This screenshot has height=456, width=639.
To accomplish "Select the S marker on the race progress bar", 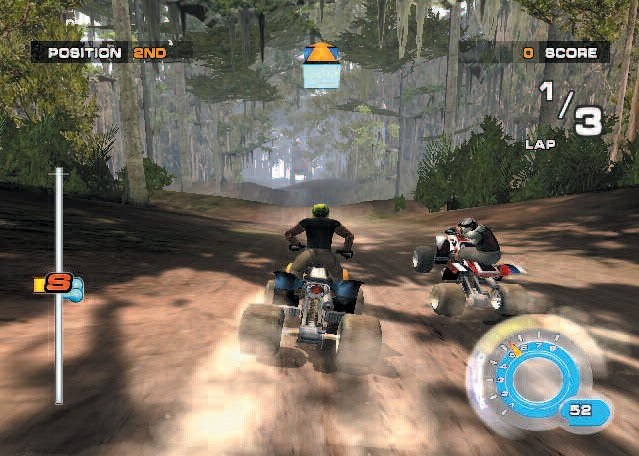I will click(x=58, y=285).
